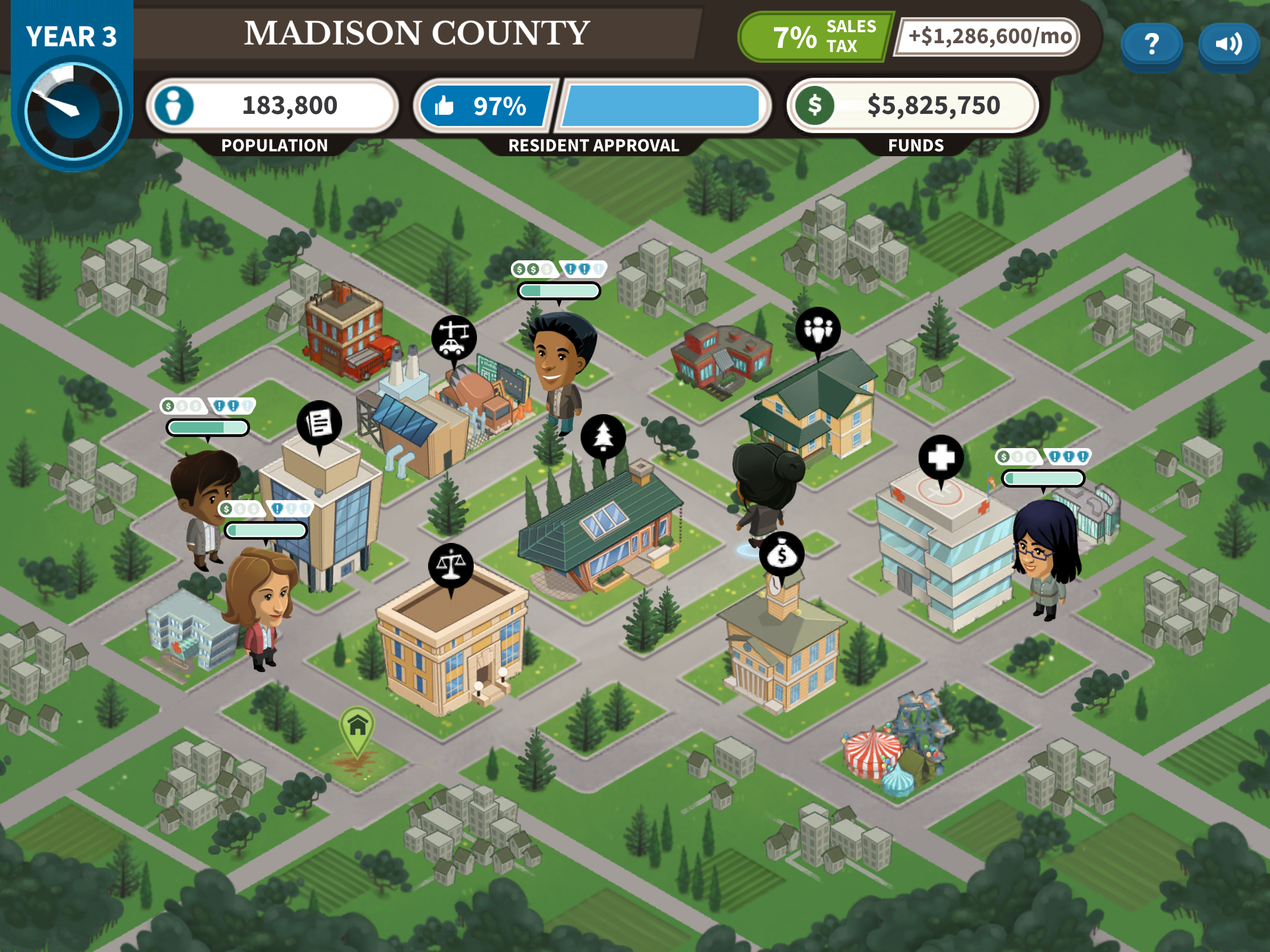Select the tree icon marker
The width and height of the screenshot is (1270, 952).
click(602, 436)
